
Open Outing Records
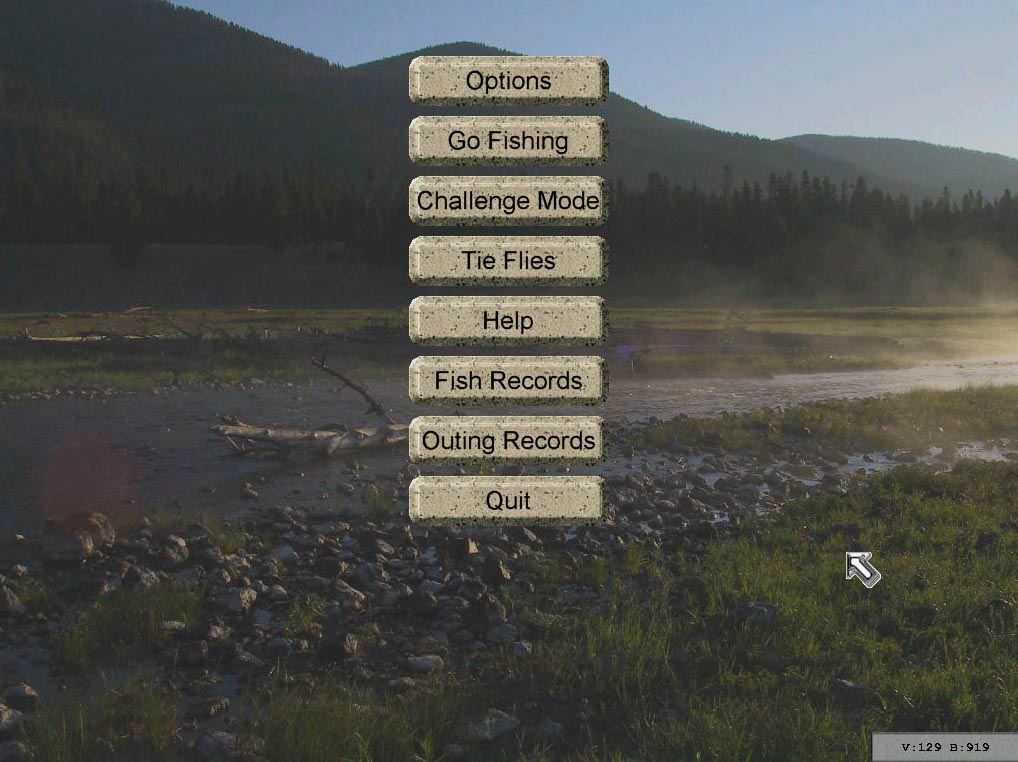508,441
